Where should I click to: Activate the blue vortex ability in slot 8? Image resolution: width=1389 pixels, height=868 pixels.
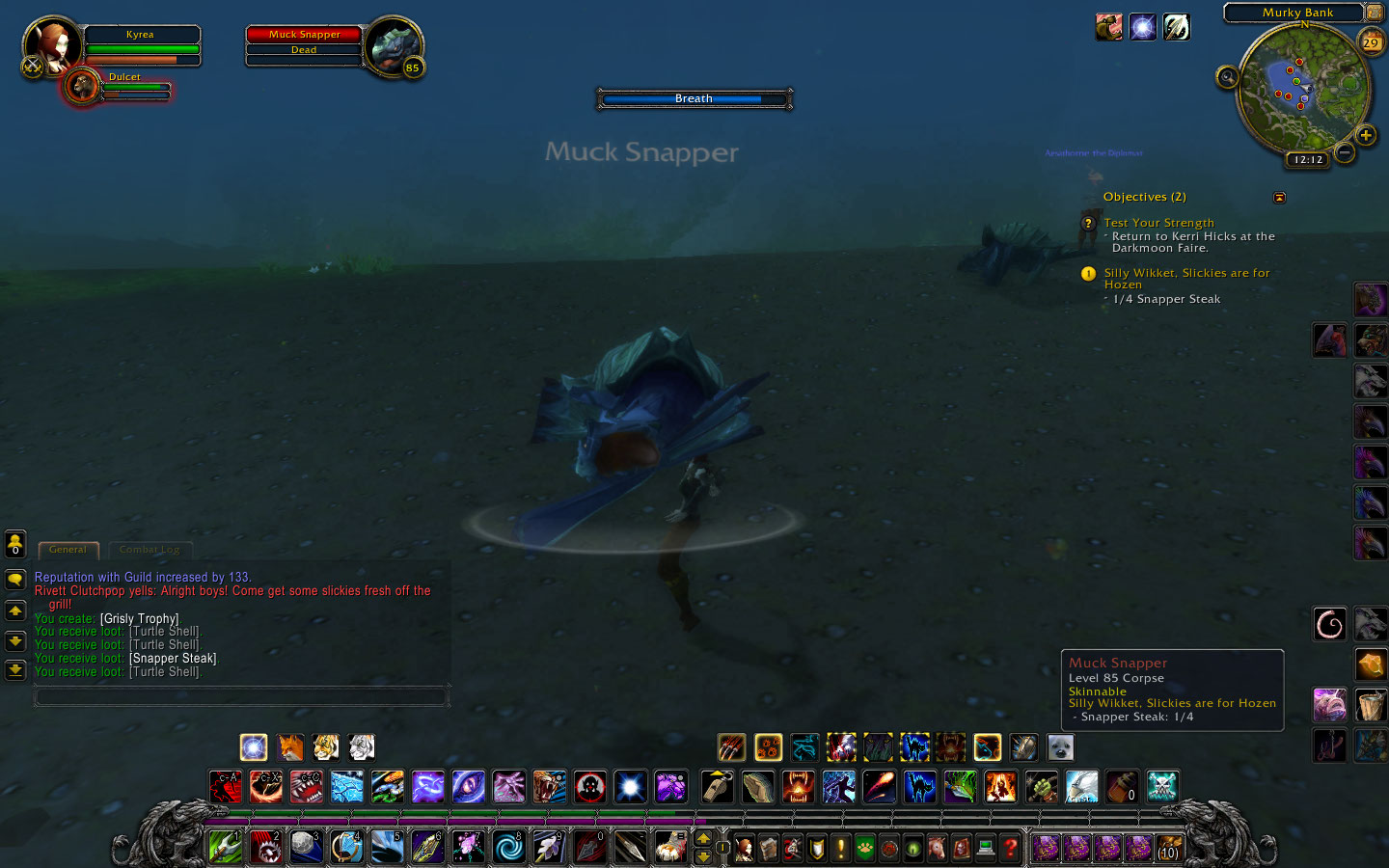pyautogui.click(x=508, y=847)
